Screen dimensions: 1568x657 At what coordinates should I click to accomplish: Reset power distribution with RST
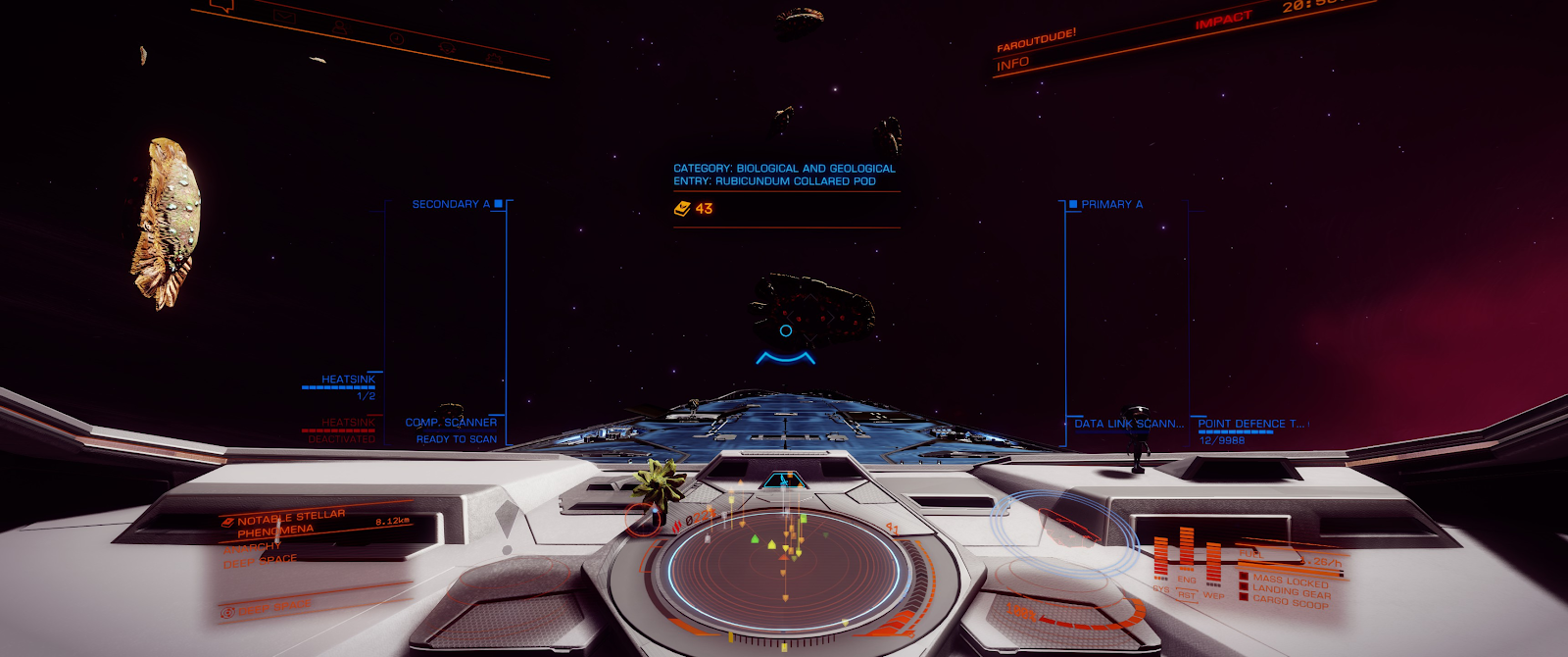click(1187, 595)
